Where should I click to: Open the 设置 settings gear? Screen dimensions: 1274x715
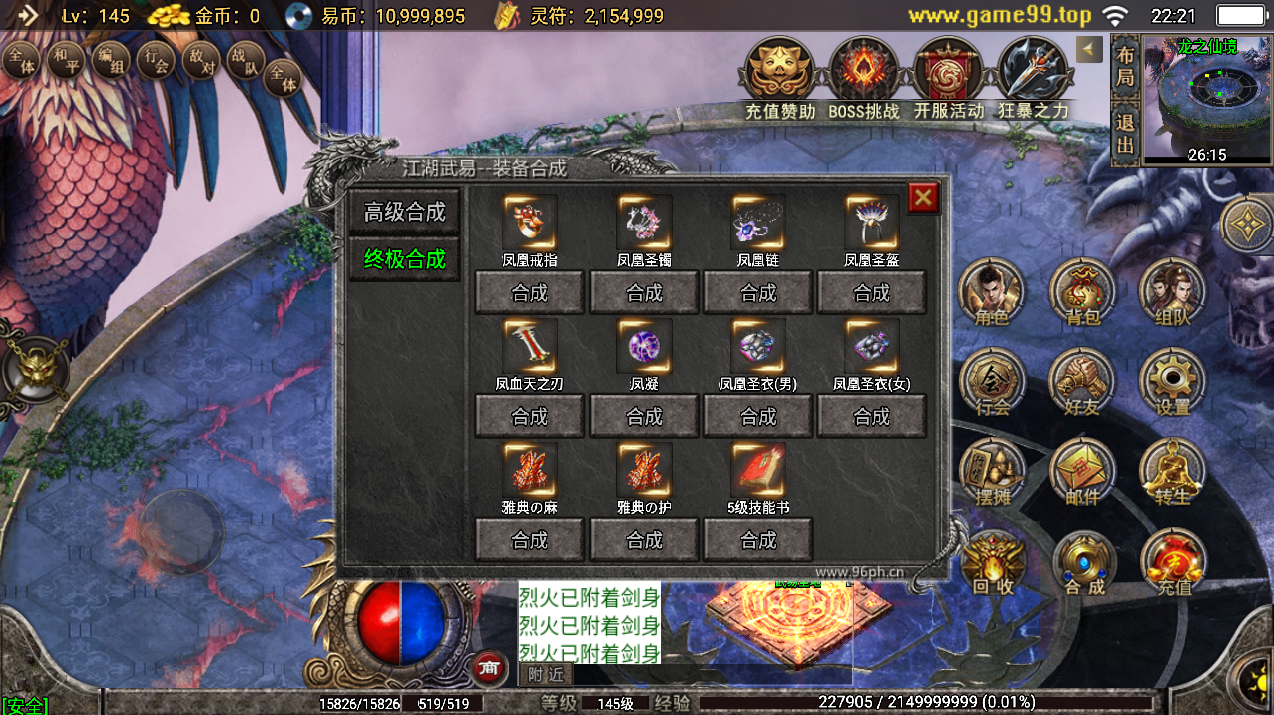(x=1172, y=381)
